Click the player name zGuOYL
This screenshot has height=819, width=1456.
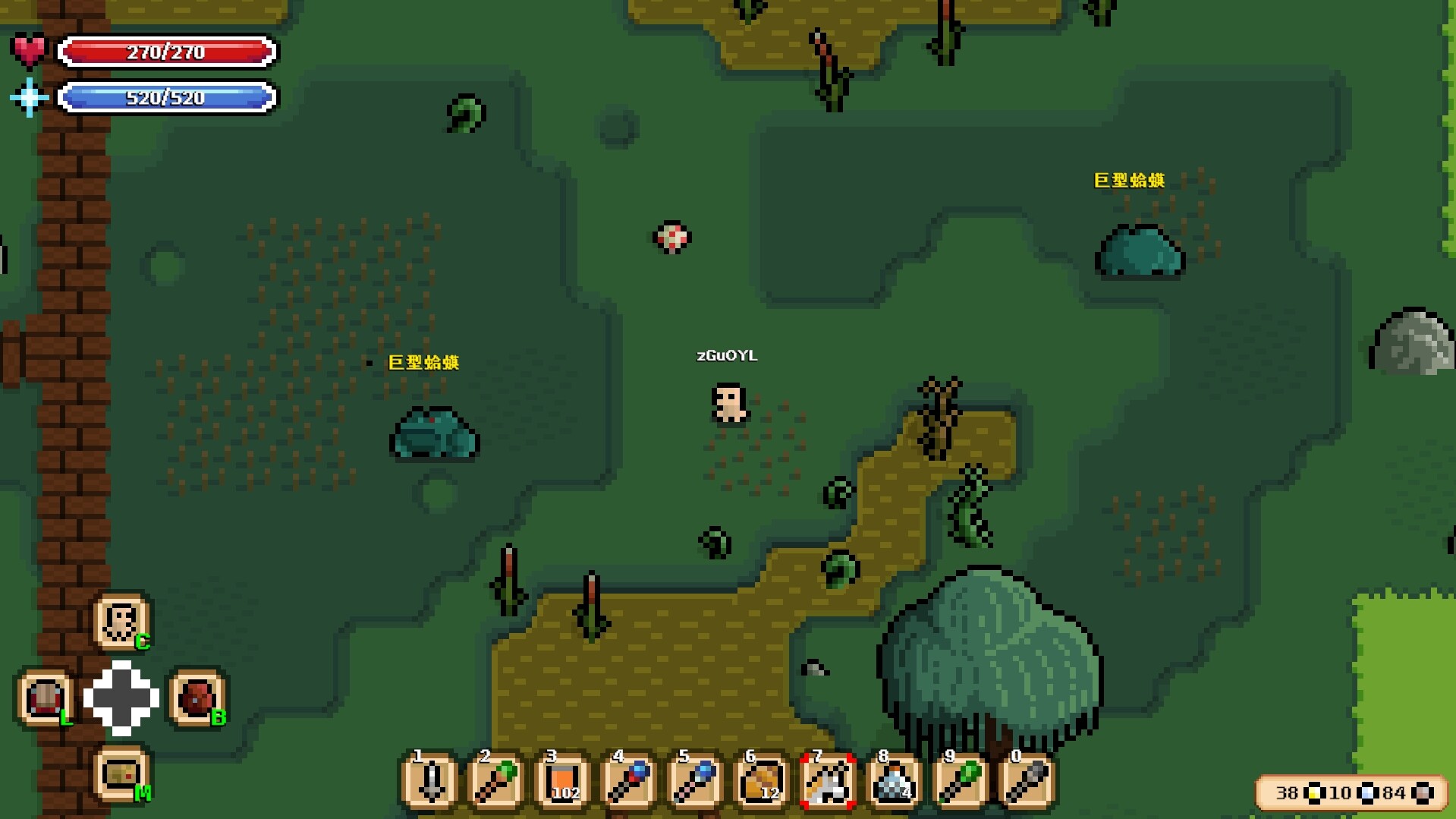[728, 355]
